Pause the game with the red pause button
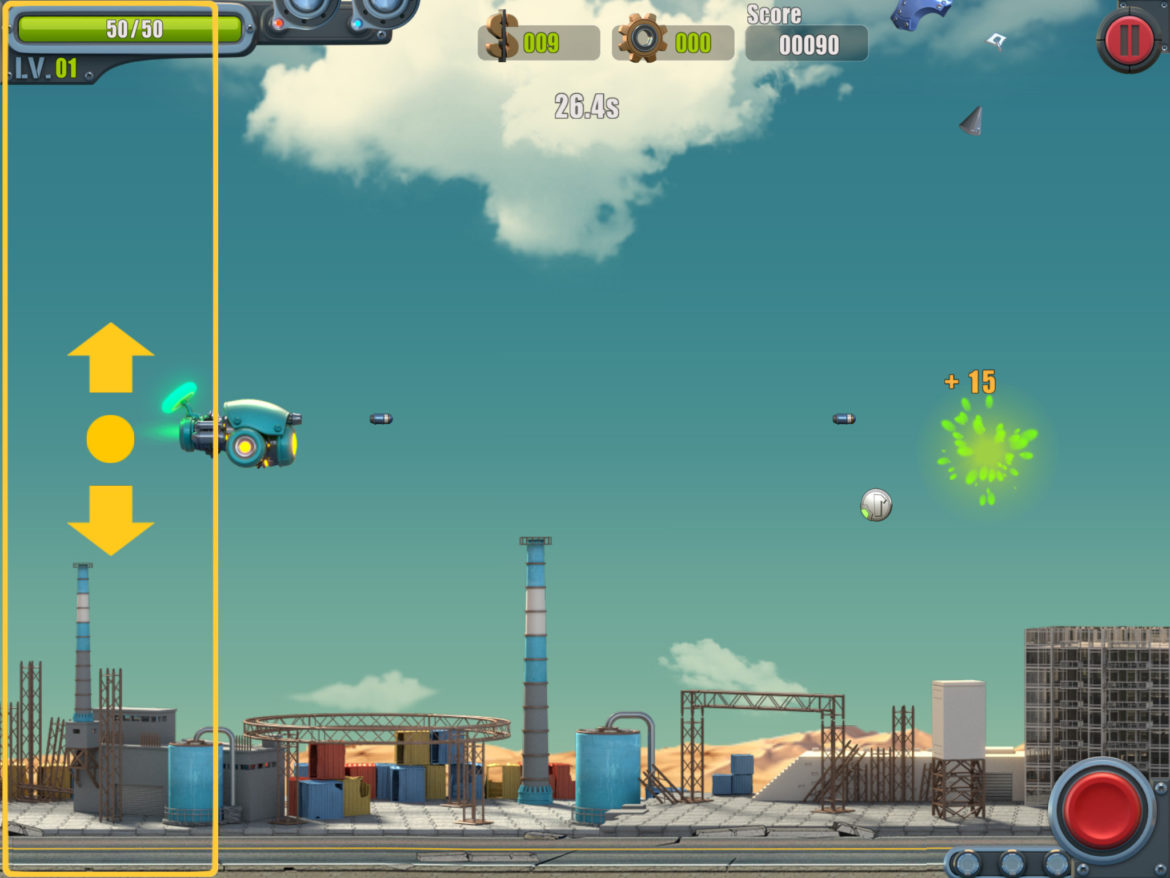 pos(1129,40)
